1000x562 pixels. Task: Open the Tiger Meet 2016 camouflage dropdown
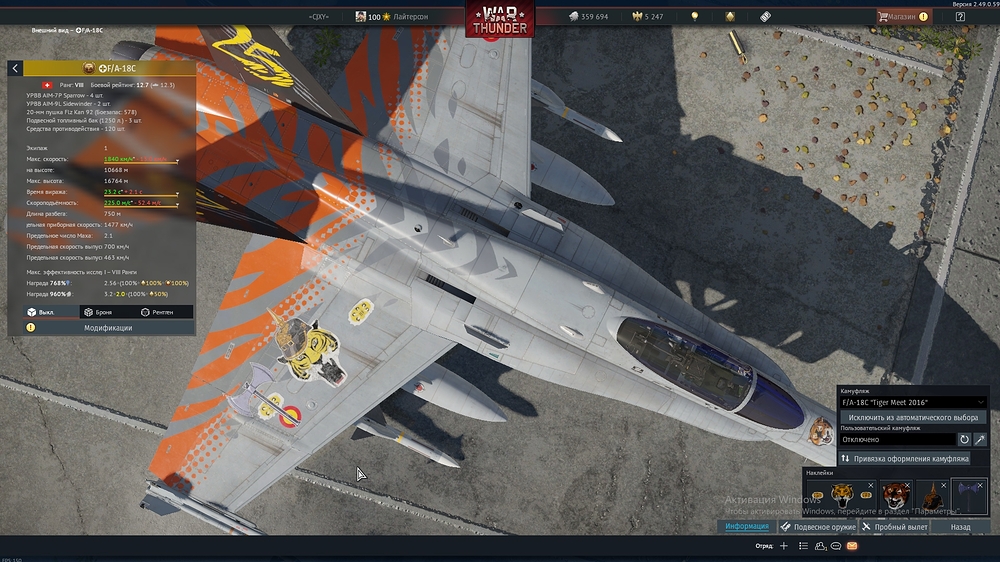tap(913, 402)
